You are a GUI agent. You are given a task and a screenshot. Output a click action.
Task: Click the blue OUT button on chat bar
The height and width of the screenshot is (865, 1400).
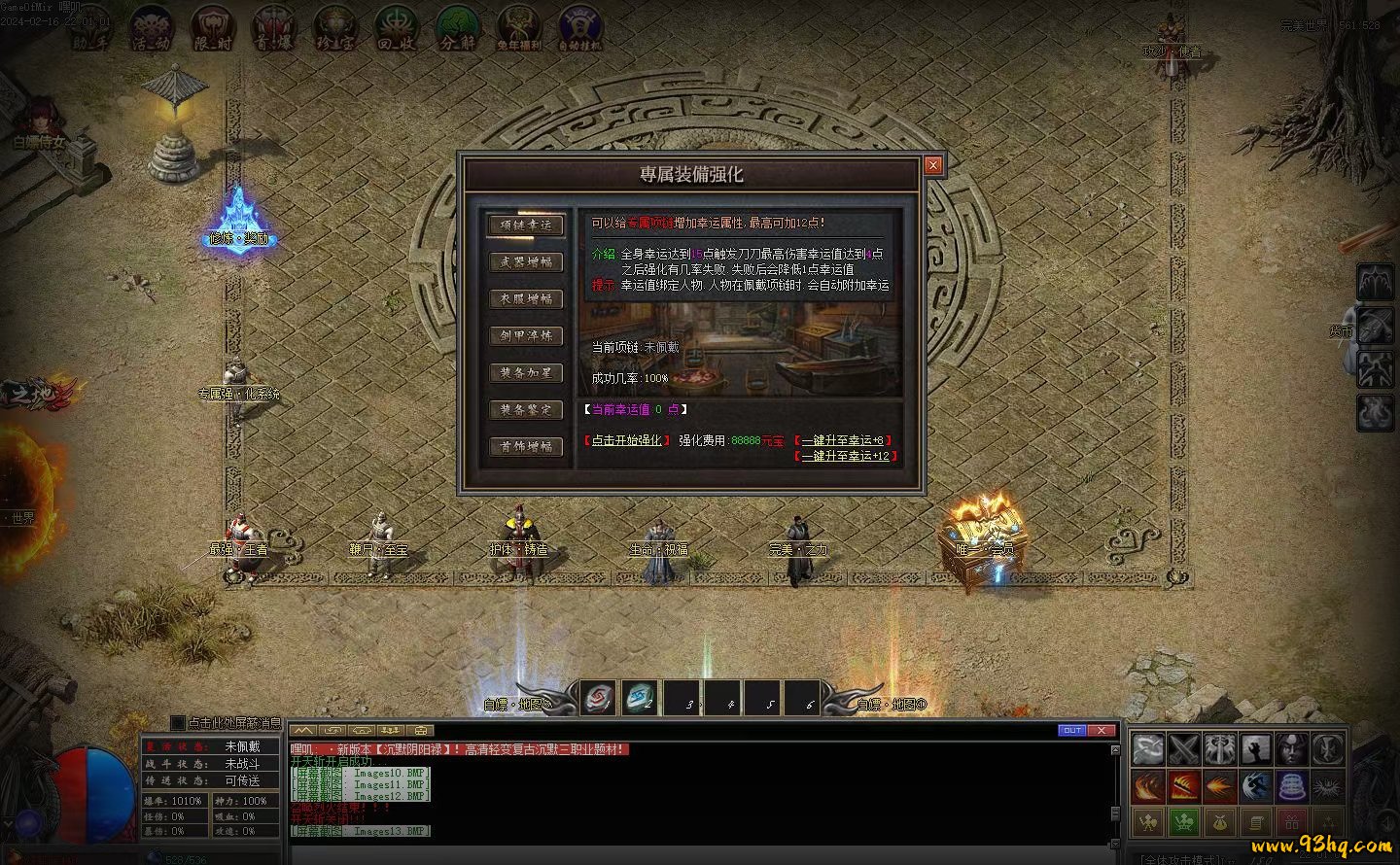pos(1071,730)
